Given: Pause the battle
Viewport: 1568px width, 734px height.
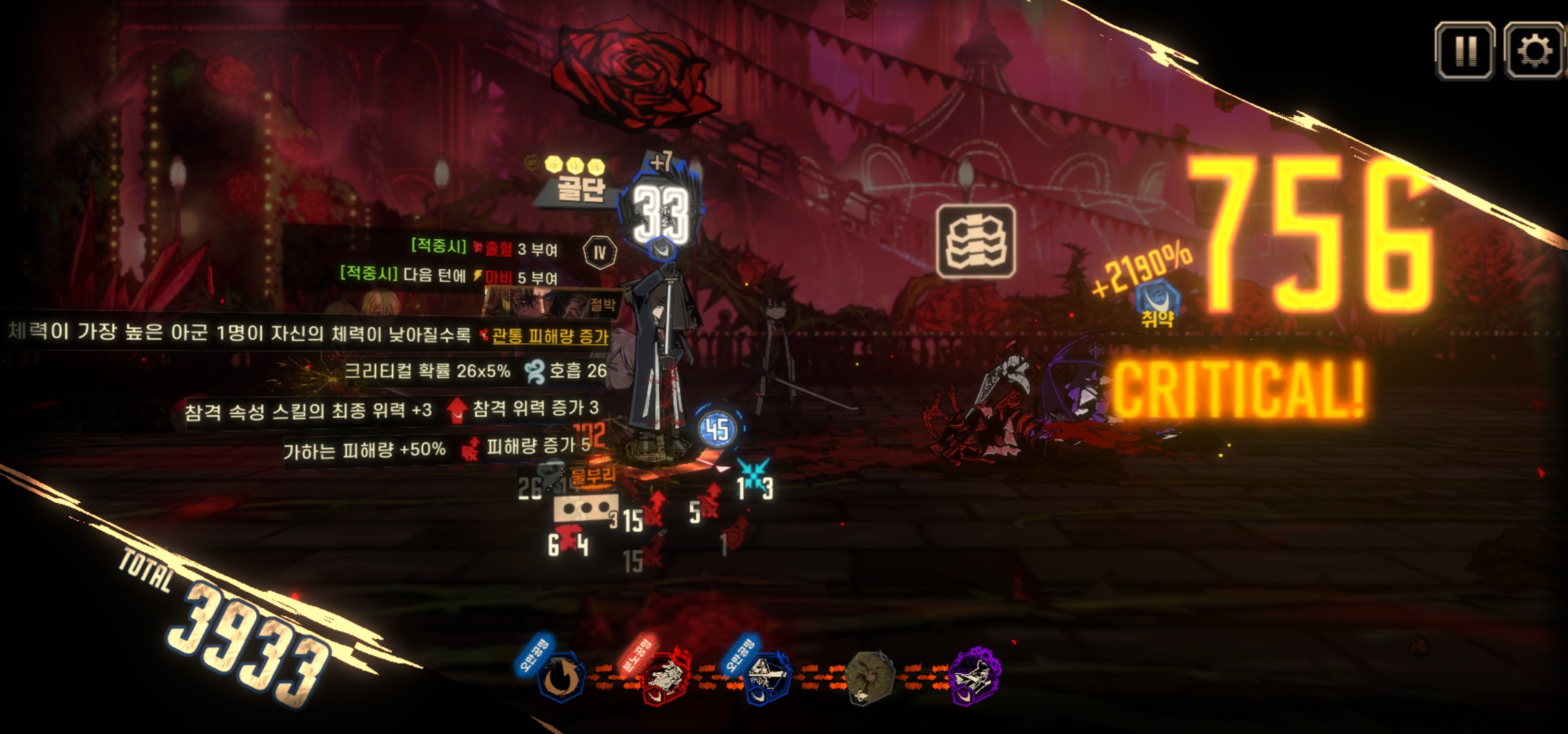Looking at the screenshot, I should pyautogui.click(x=1464, y=50).
